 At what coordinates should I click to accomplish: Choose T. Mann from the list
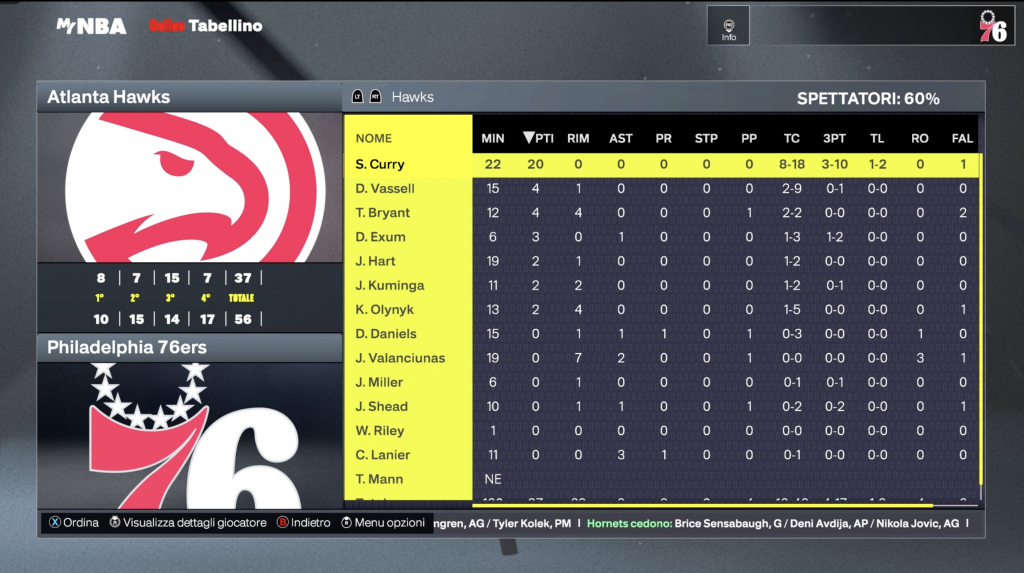[378, 479]
